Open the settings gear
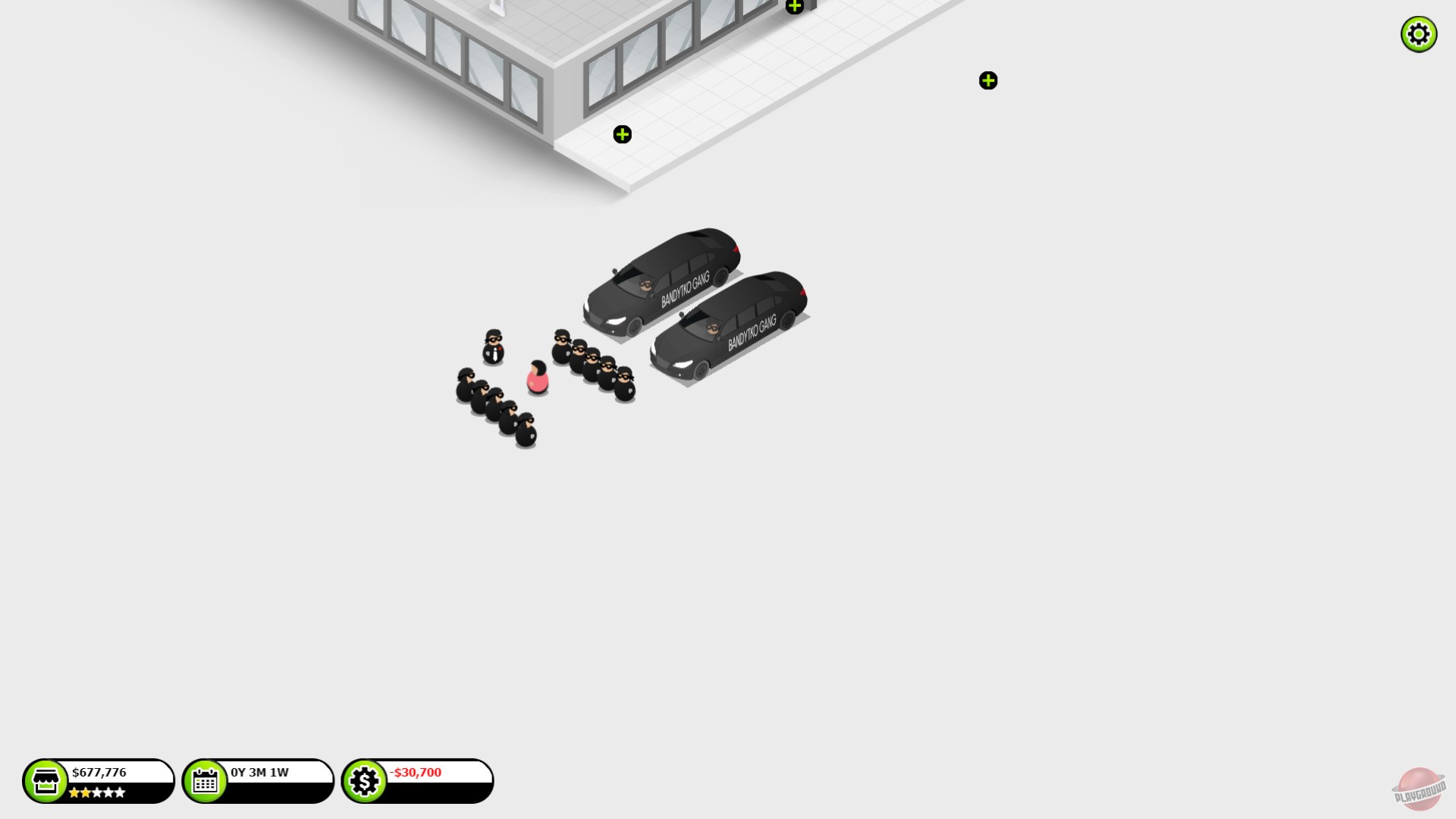 coord(1418,33)
